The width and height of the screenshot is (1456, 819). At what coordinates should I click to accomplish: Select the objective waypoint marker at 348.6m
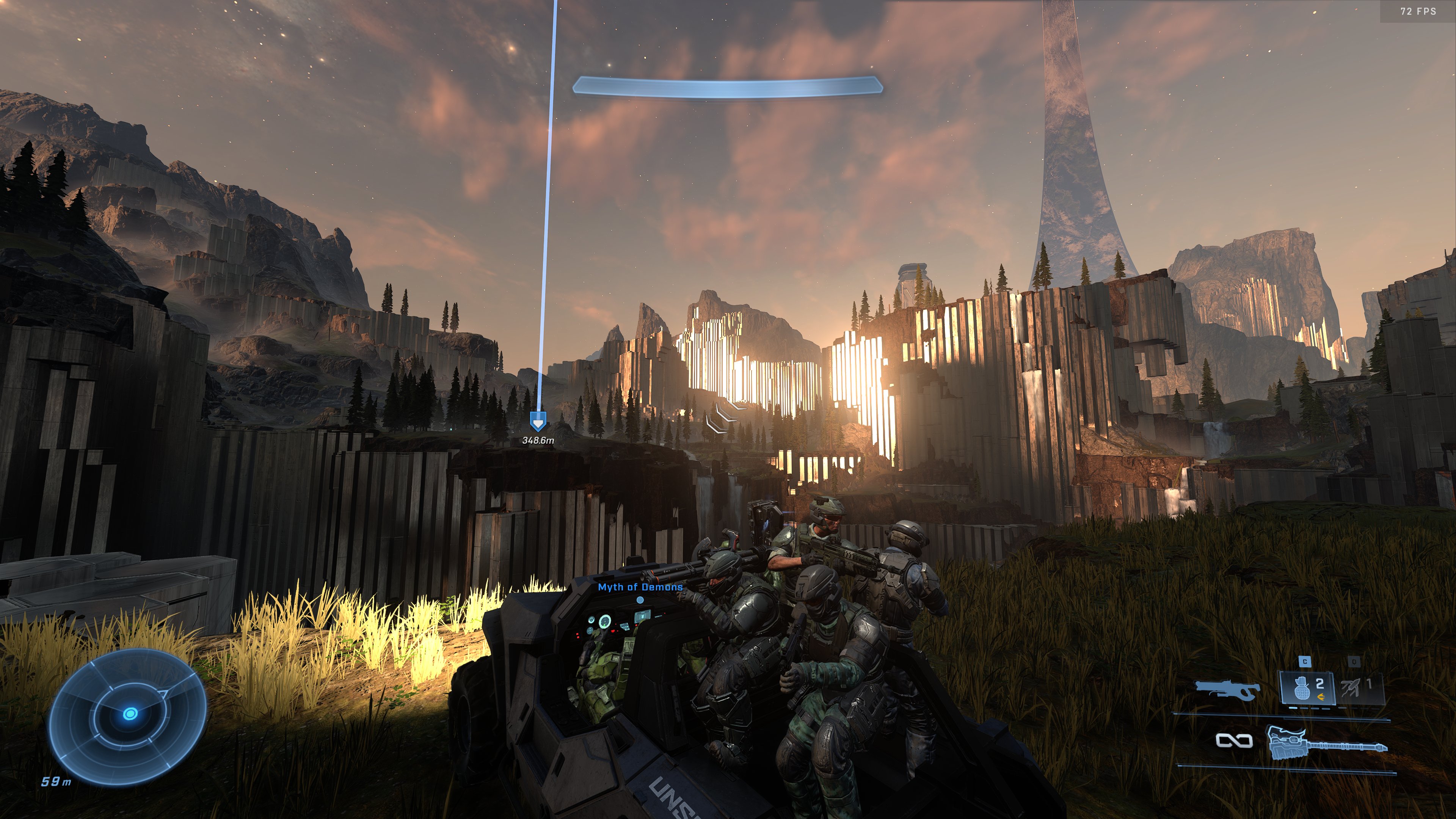[x=538, y=422]
